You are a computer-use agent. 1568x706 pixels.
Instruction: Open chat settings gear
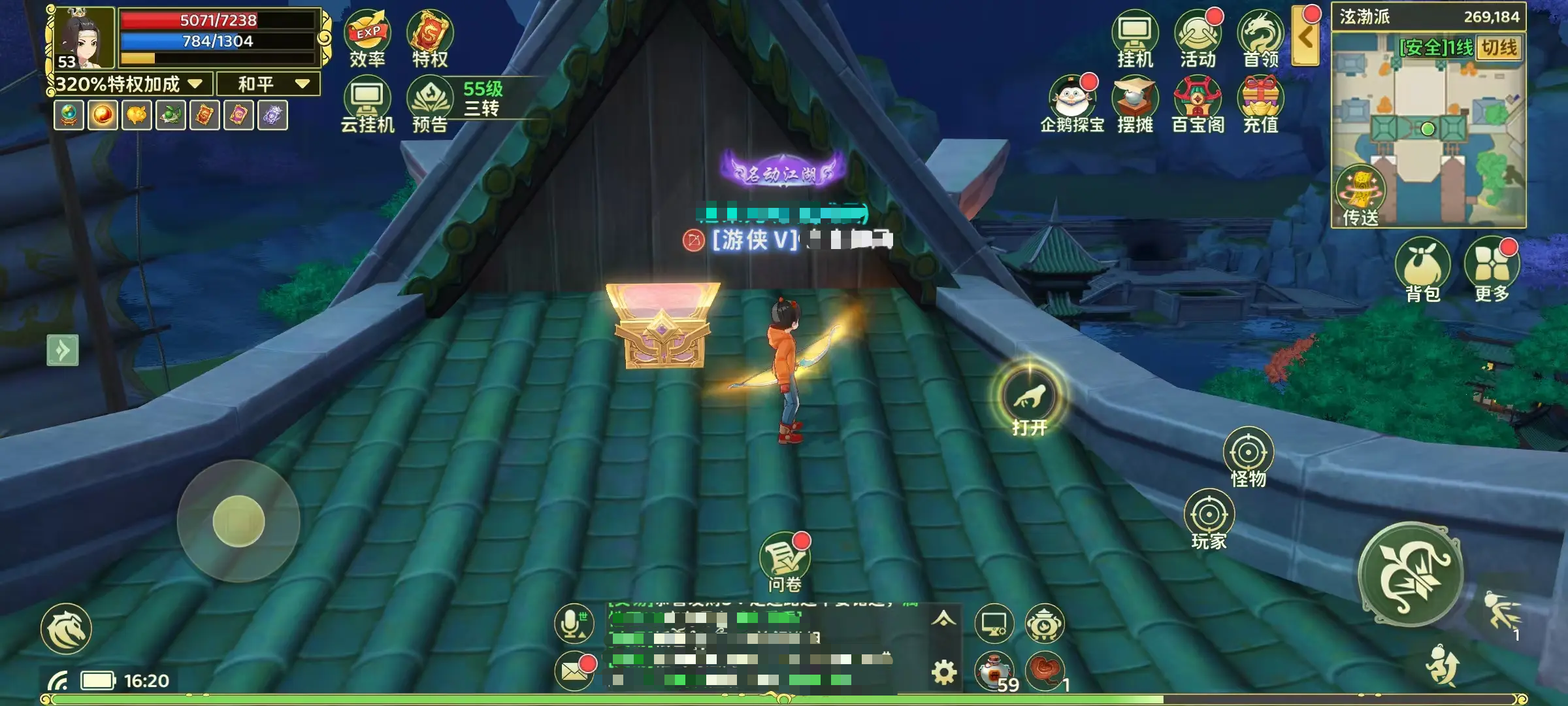[x=943, y=672]
